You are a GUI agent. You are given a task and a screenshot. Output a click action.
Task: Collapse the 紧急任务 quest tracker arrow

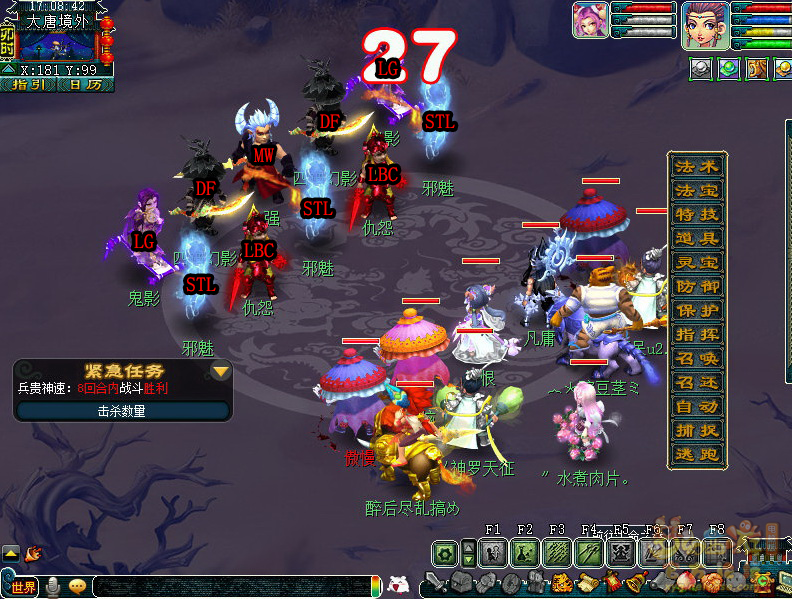coord(220,371)
